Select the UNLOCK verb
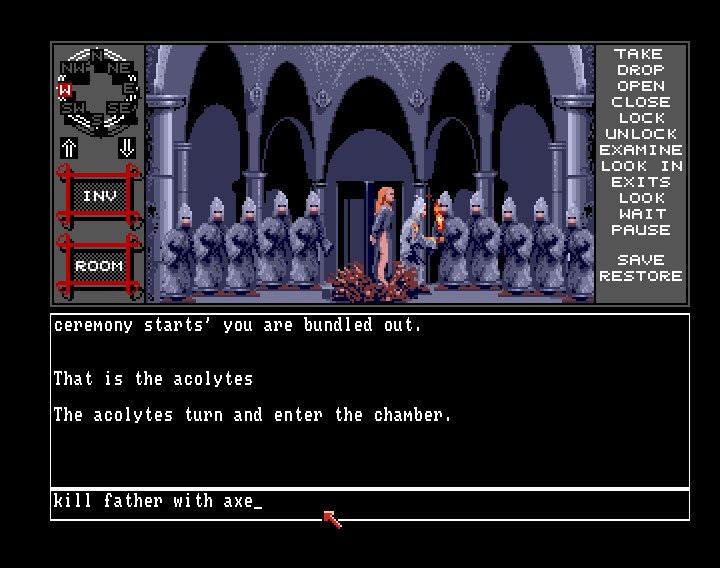The width and height of the screenshot is (720, 568). pyautogui.click(x=640, y=134)
